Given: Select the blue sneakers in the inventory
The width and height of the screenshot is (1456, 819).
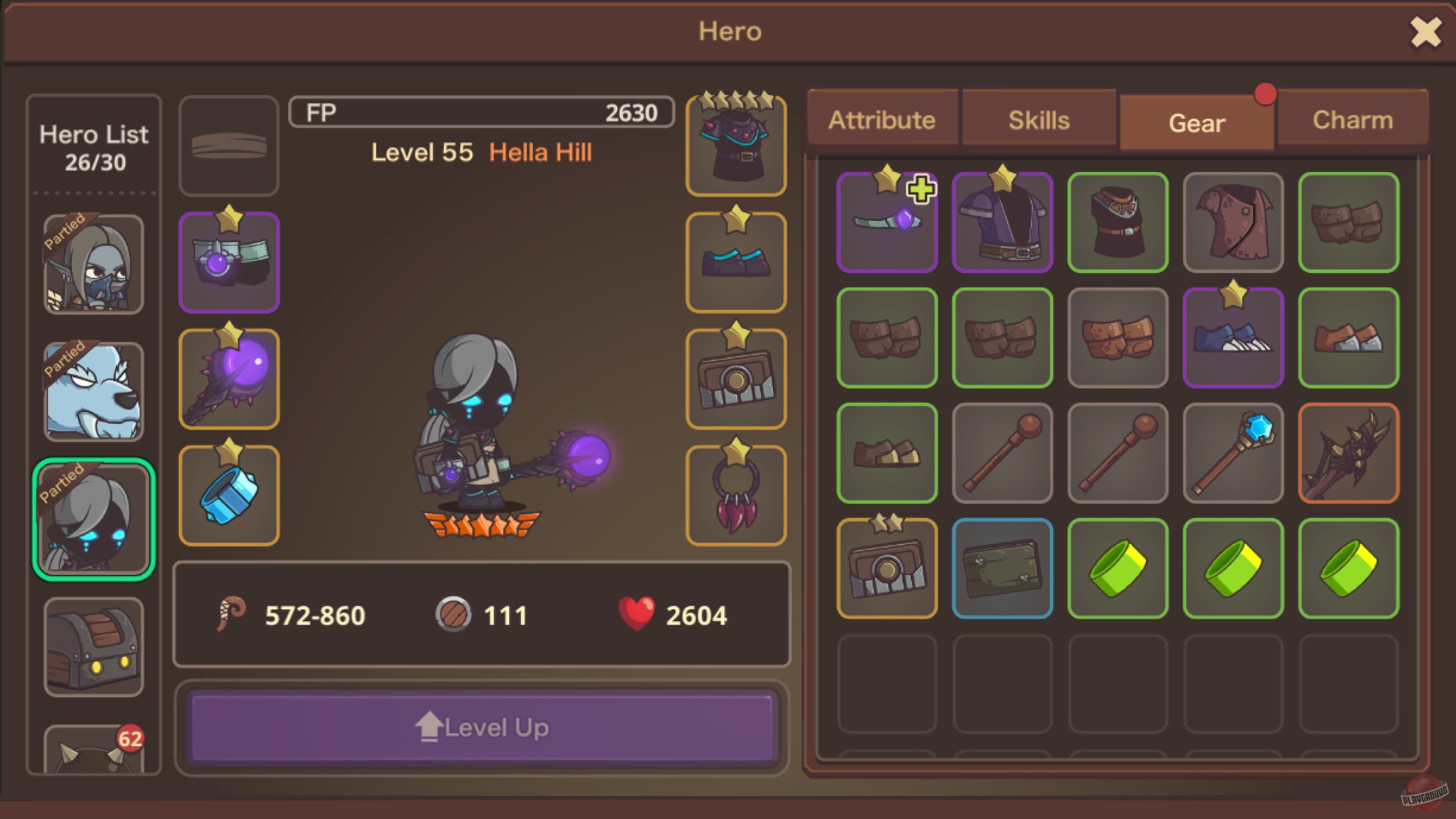Looking at the screenshot, I should [x=1232, y=338].
